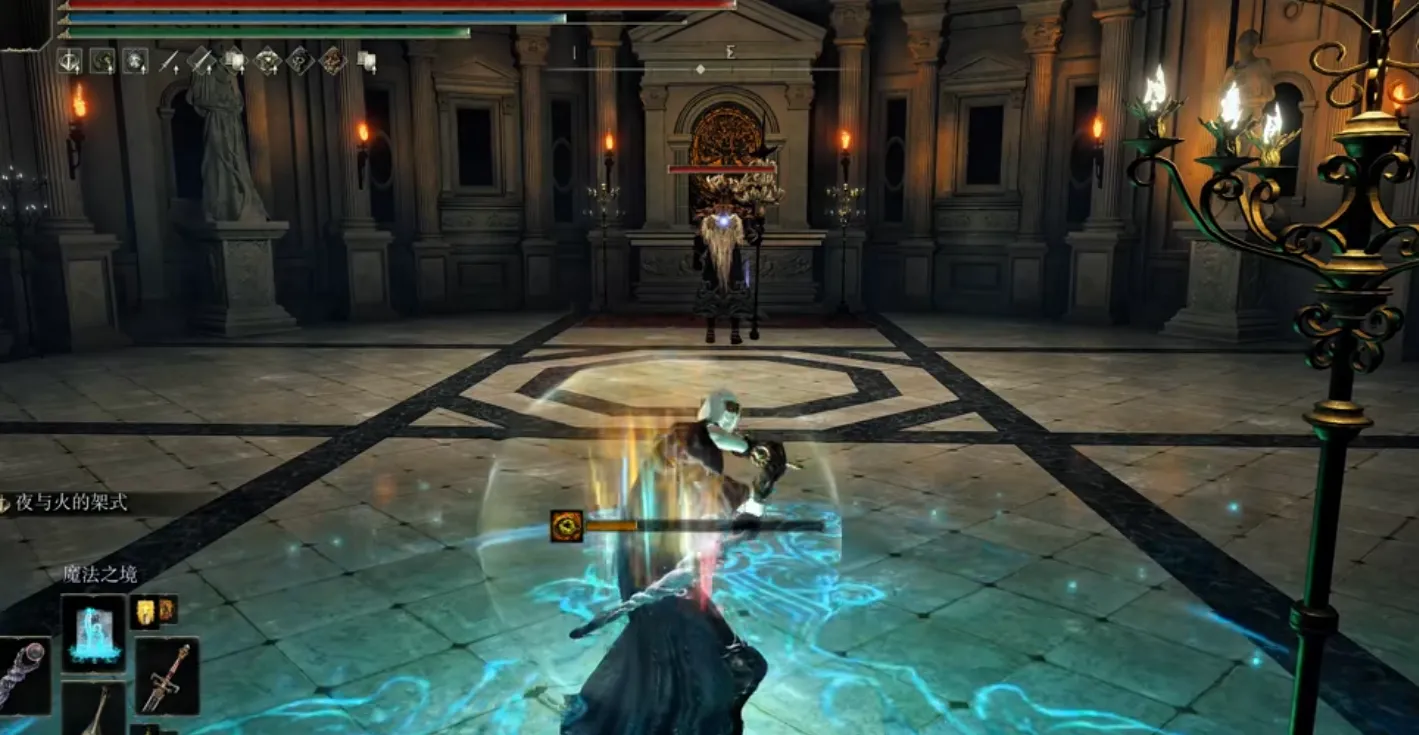Choose the sword in the right-hand weapon slot
The width and height of the screenshot is (1419, 735).
click(x=167, y=676)
